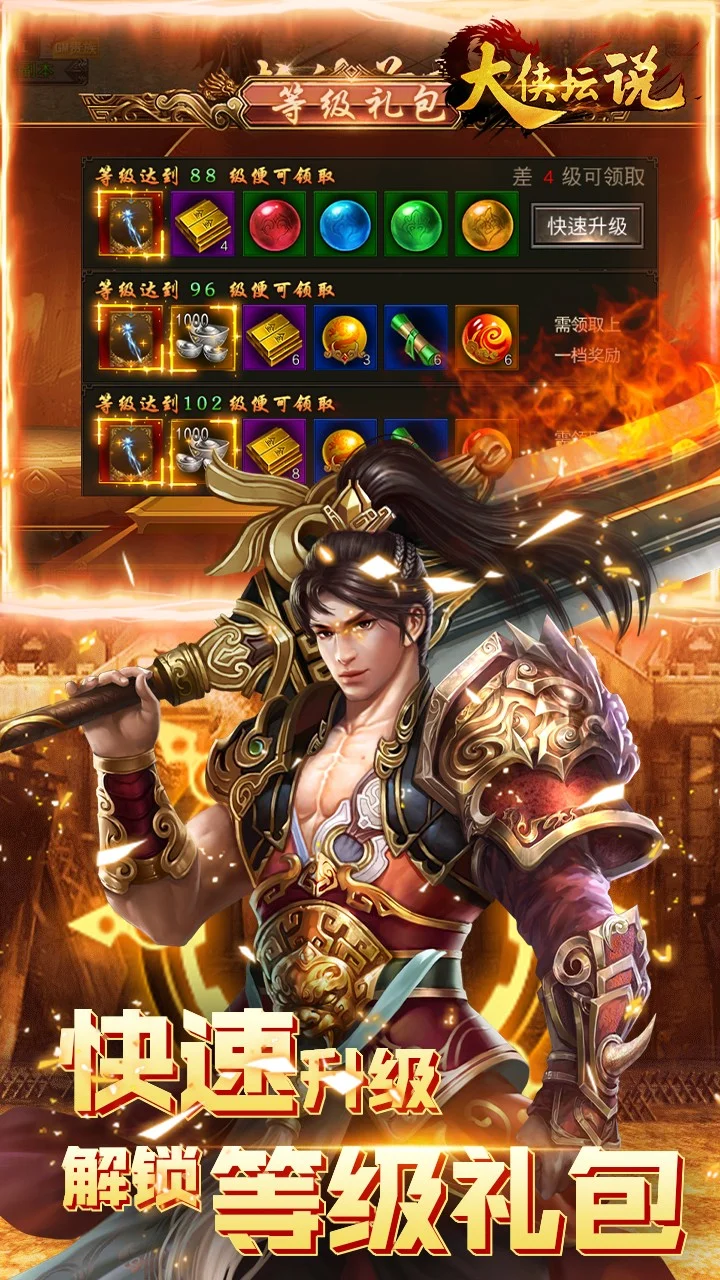View the red swirl orb stack of 6
720x1280 pixels.
(486, 338)
